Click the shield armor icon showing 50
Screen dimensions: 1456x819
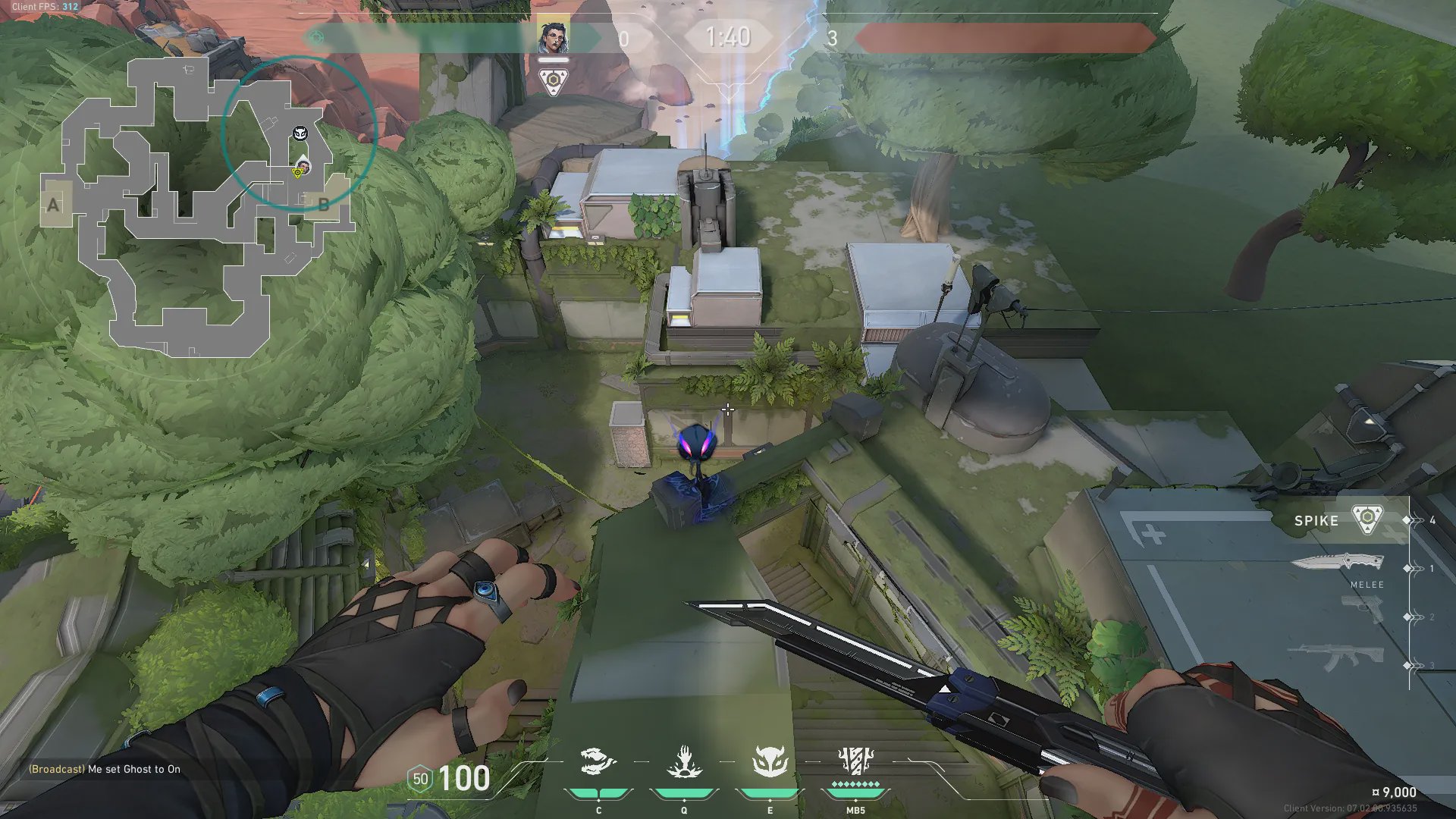[x=420, y=779]
